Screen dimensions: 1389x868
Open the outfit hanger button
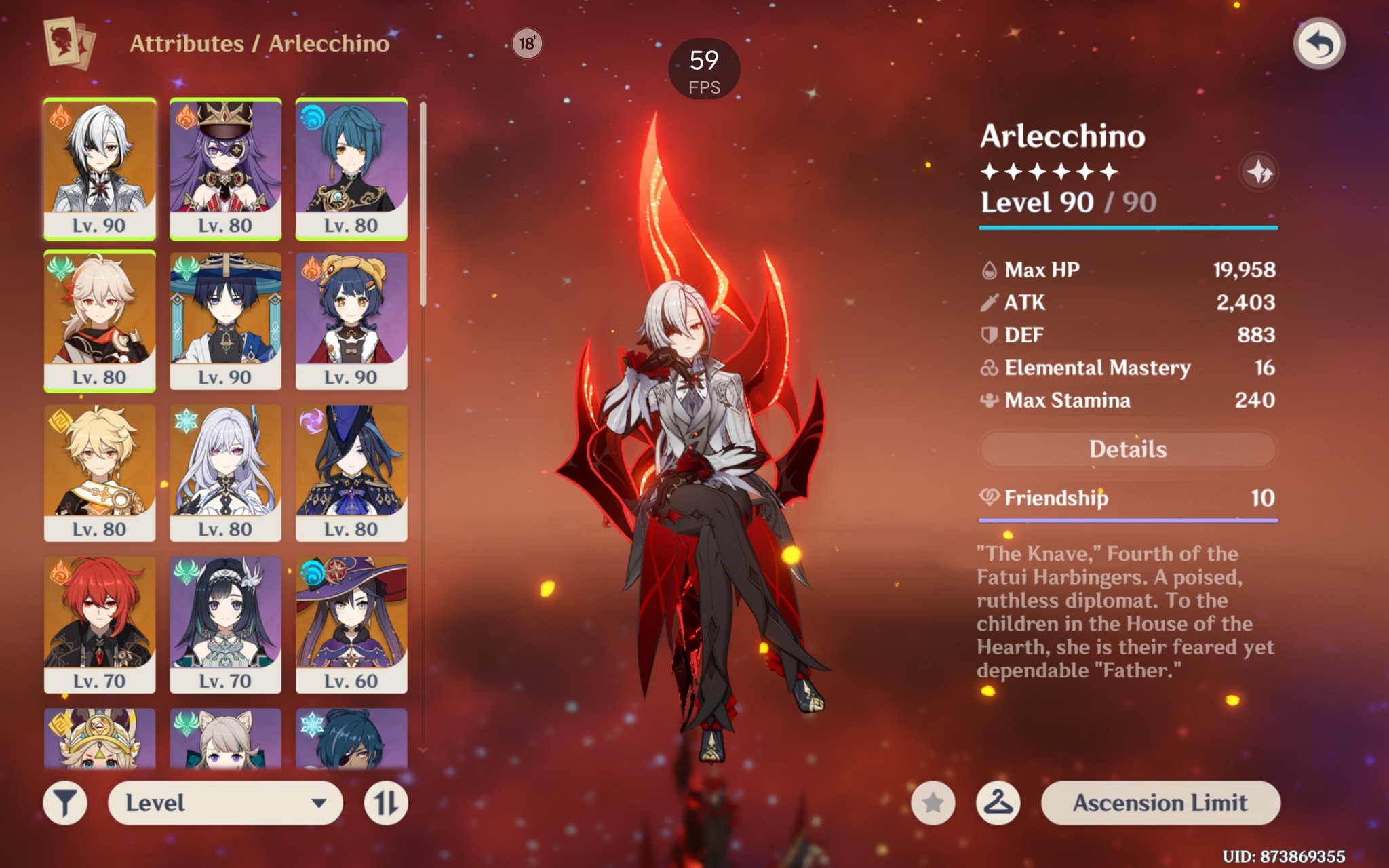998,803
